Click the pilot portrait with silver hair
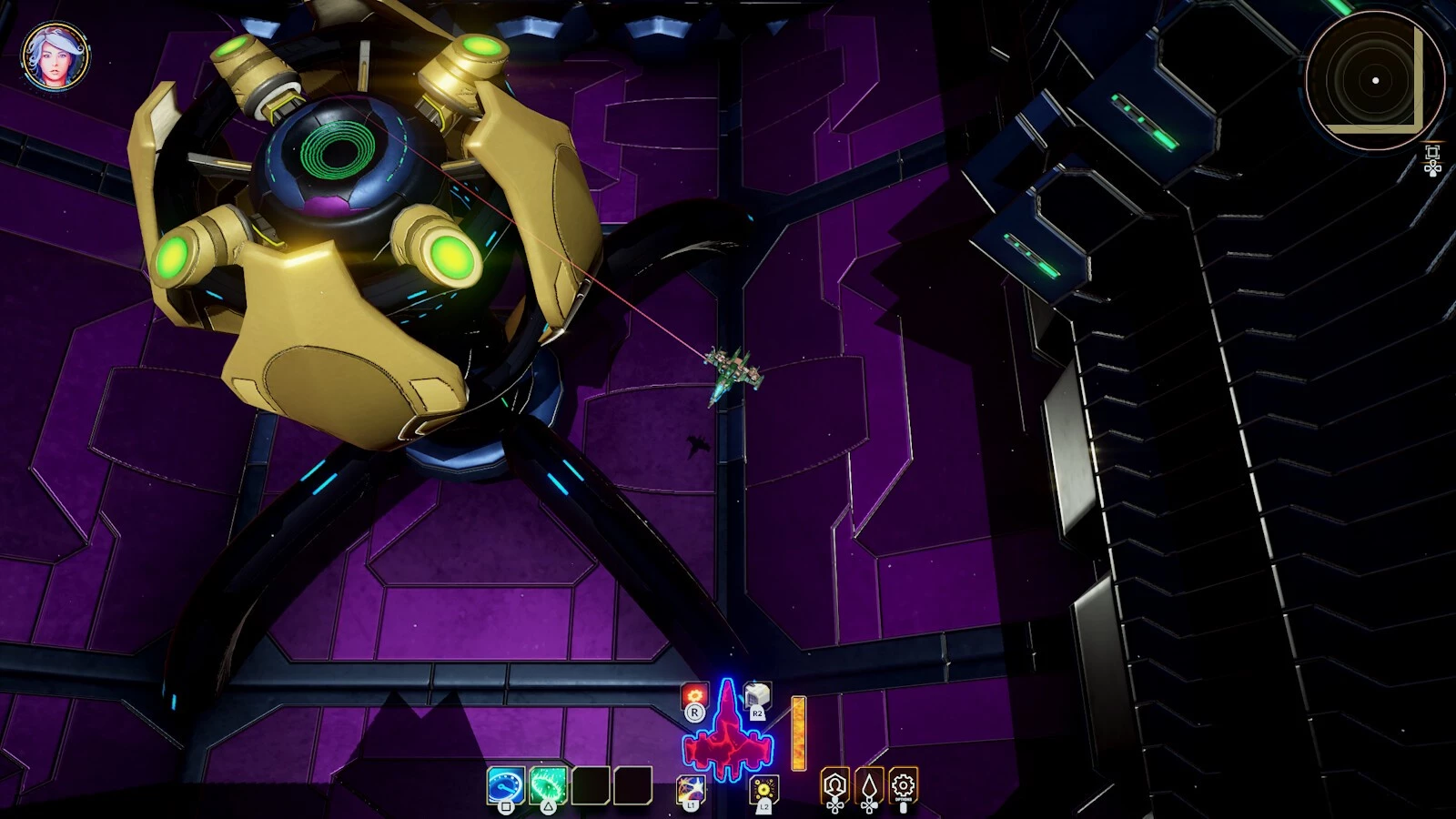Image resolution: width=1456 pixels, height=819 pixels. click(x=56, y=56)
